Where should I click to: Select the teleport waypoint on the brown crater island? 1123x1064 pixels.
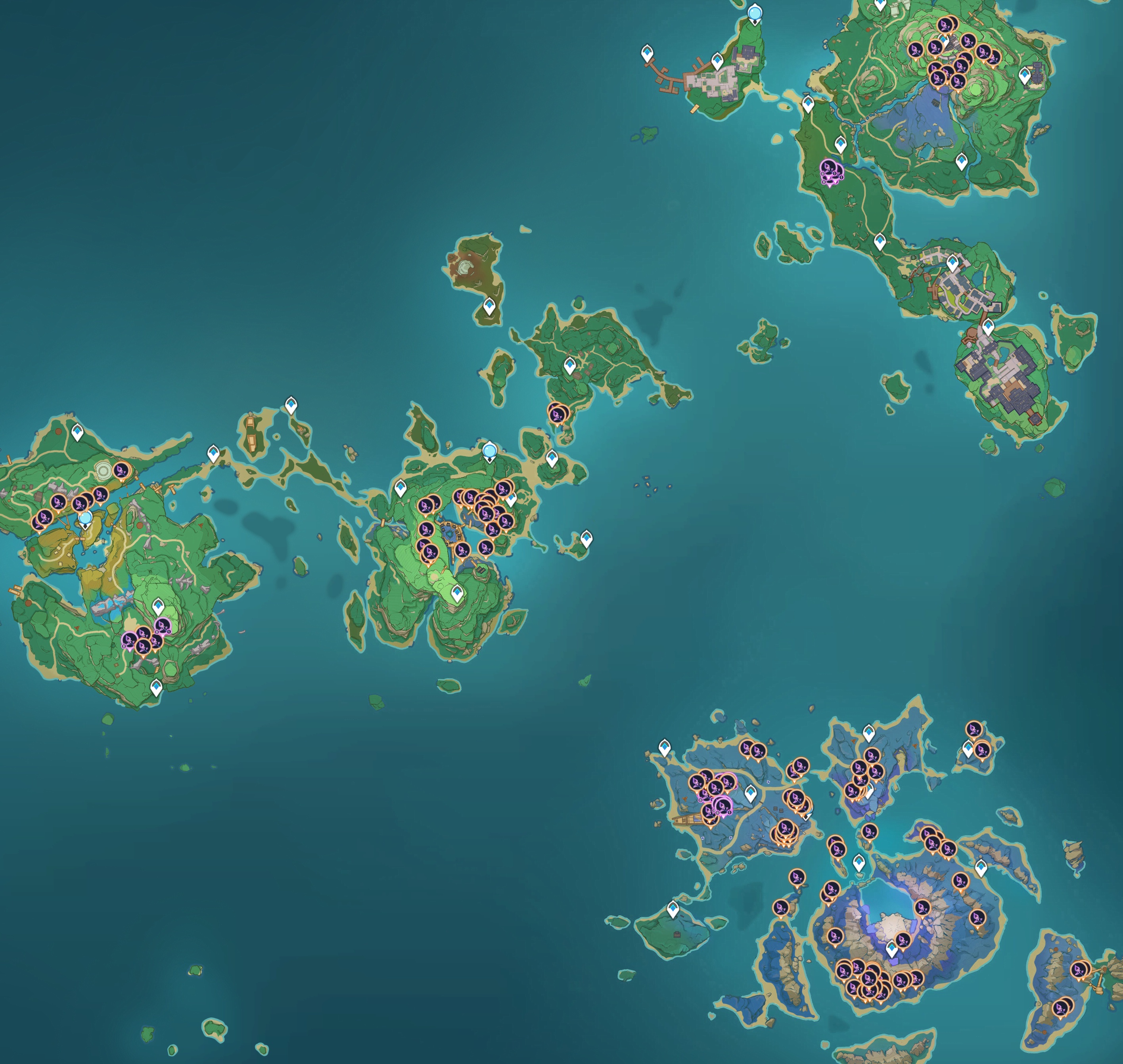click(x=489, y=307)
